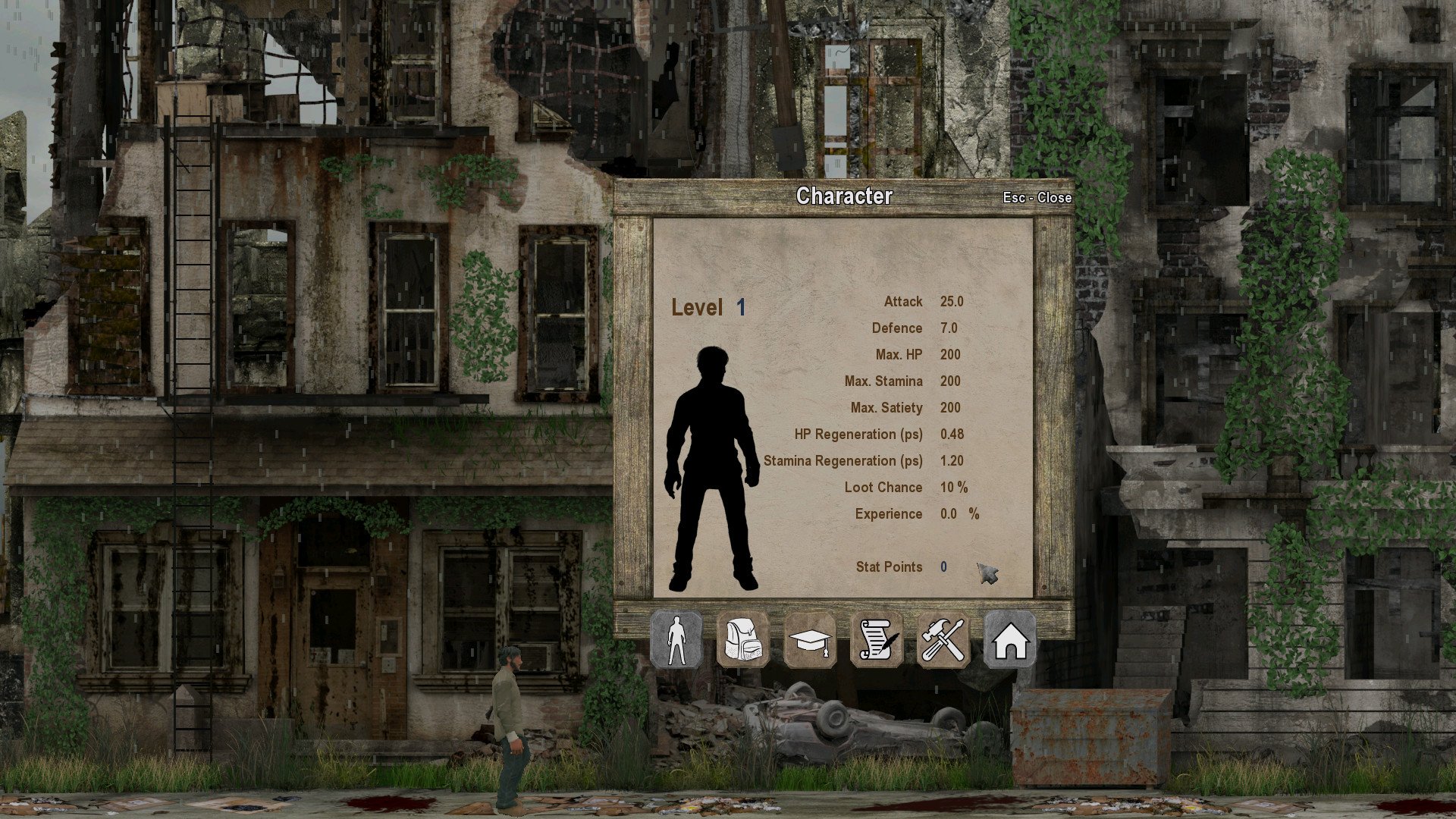The image size is (1456, 819).
Task: Click the Defence stat label
Action: (x=898, y=328)
